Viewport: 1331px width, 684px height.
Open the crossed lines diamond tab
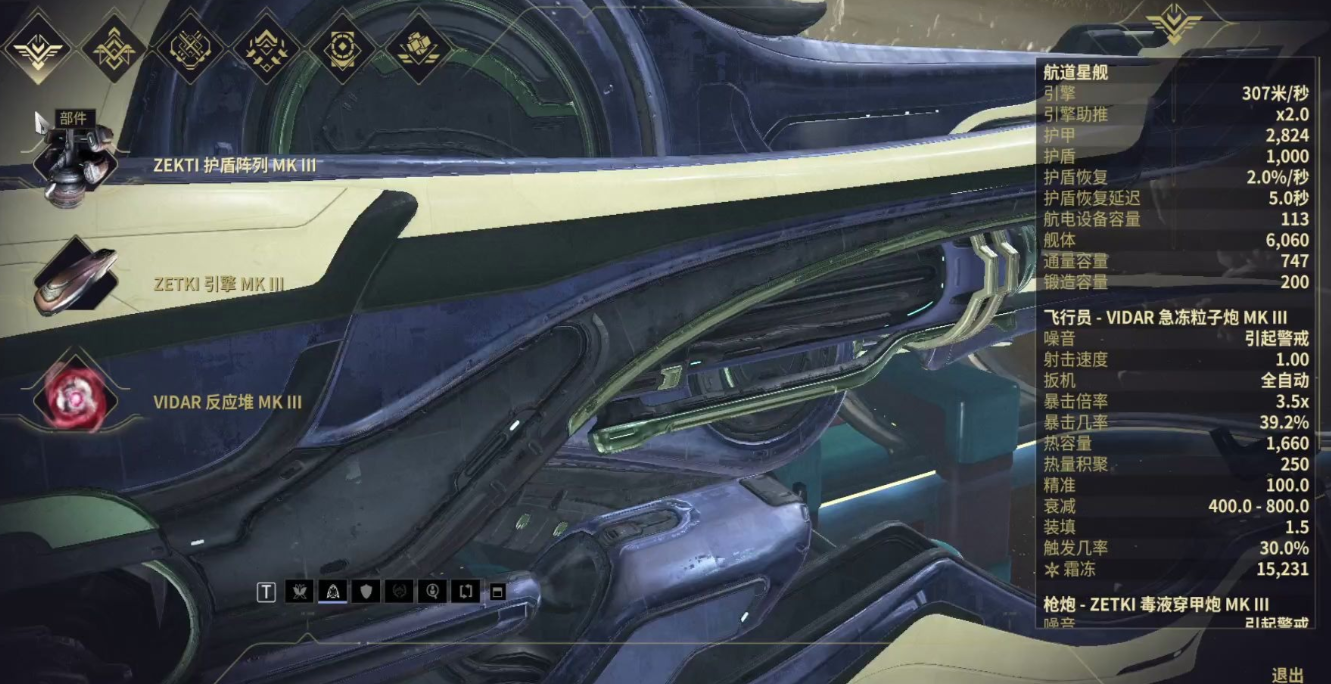pos(190,47)
